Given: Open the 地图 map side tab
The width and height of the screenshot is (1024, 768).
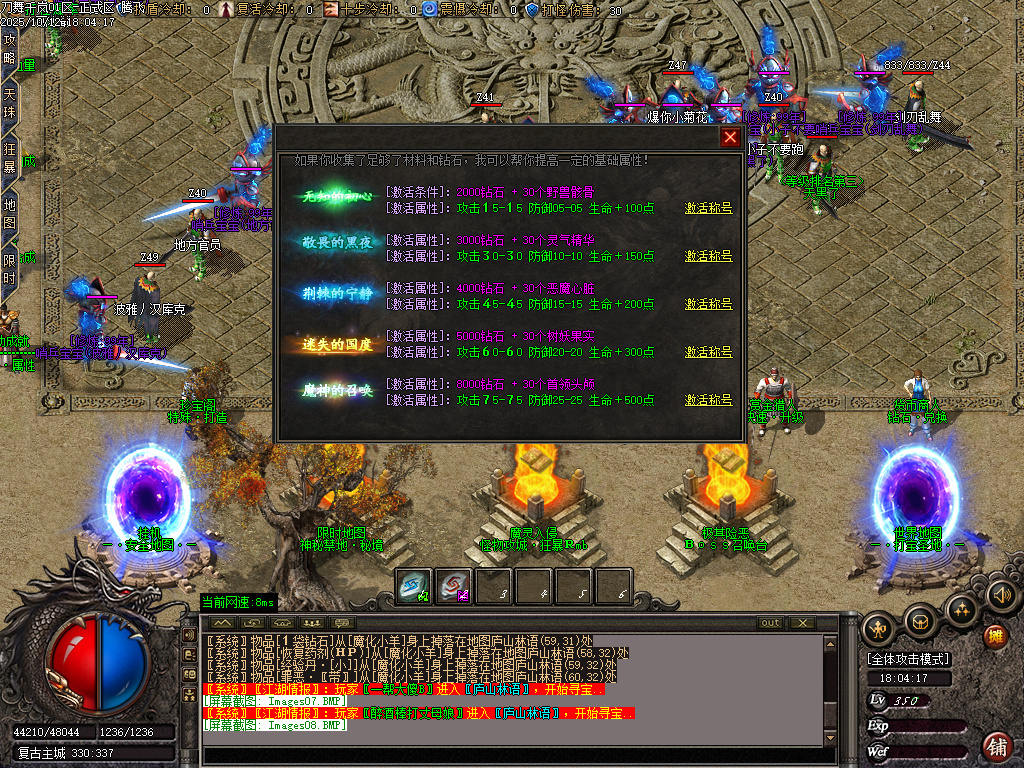Looking at the screenshot, I should [9, 214].
